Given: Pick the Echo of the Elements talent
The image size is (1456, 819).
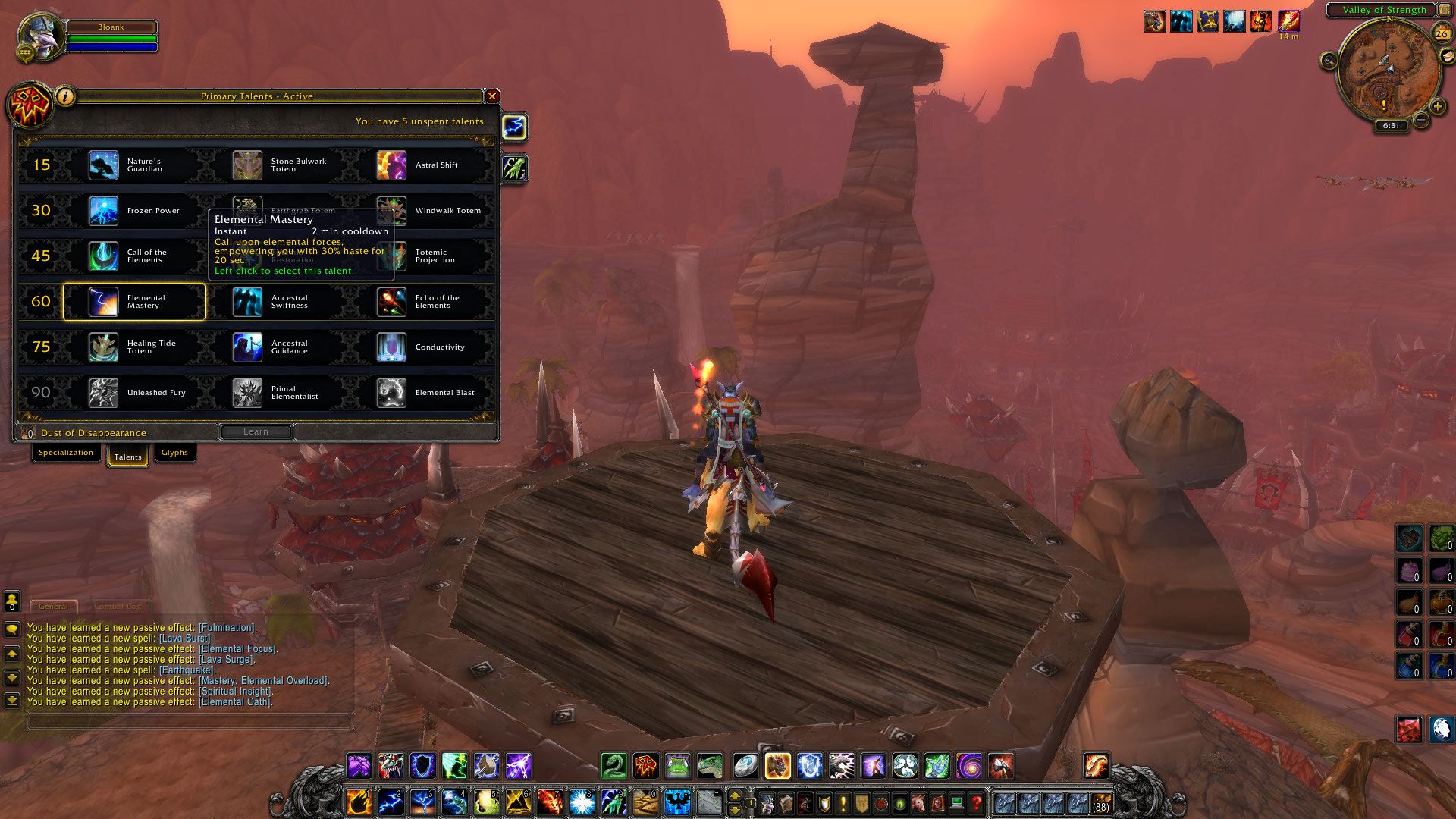Looking at the screenshot, I should (x=422, y=302).
